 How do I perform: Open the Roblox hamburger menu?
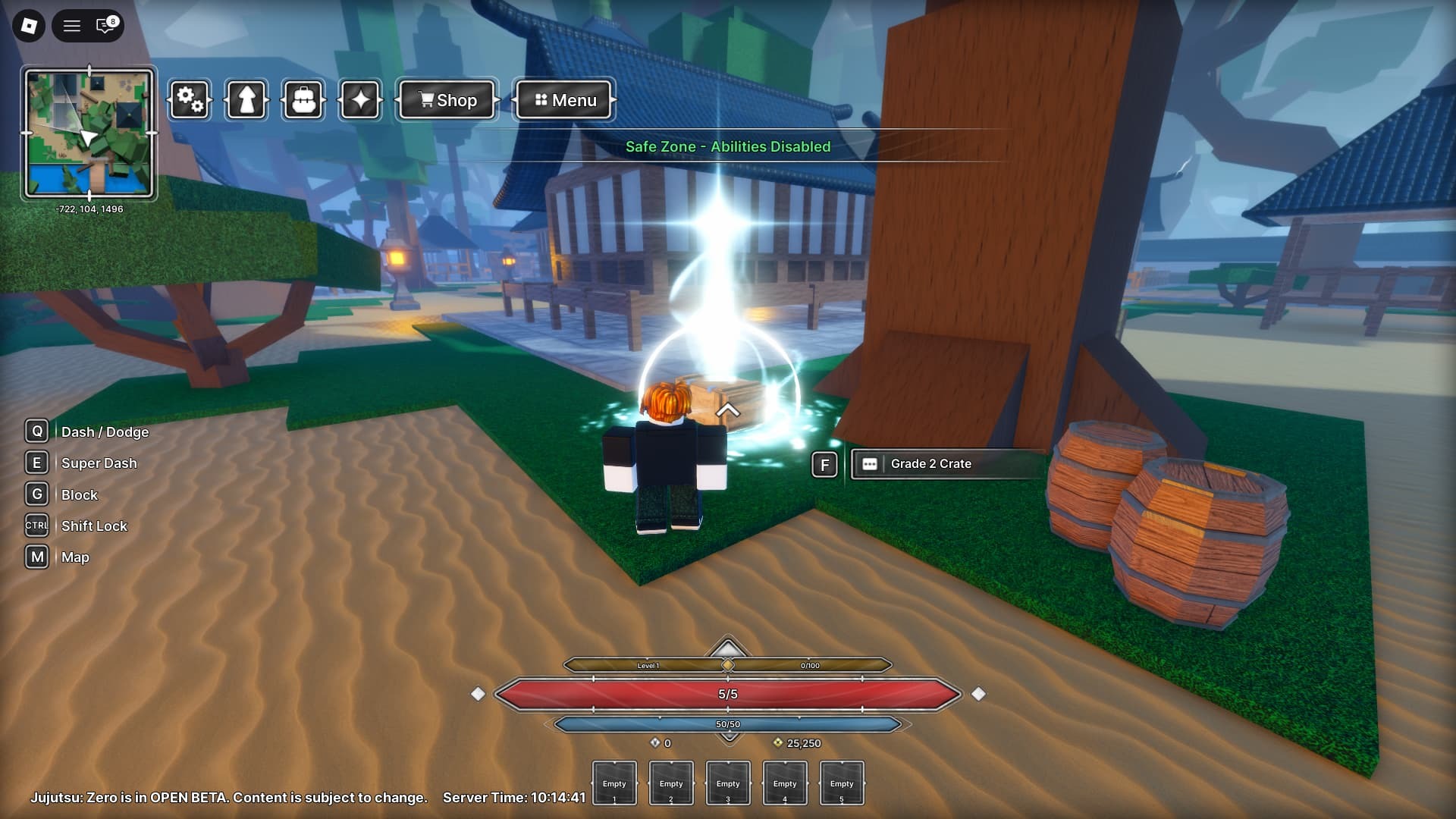pyautogui.click(x=72, y=26)
